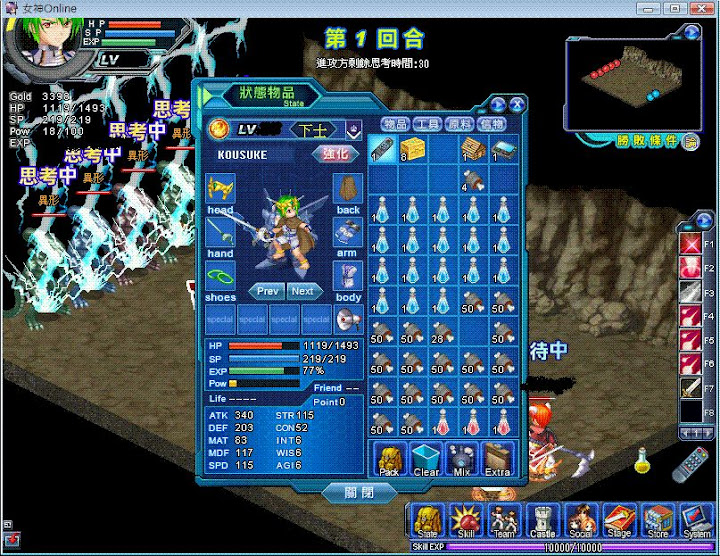The image size is (720, 556).
Task: Open the Mix crafting button
Action: 461,461
